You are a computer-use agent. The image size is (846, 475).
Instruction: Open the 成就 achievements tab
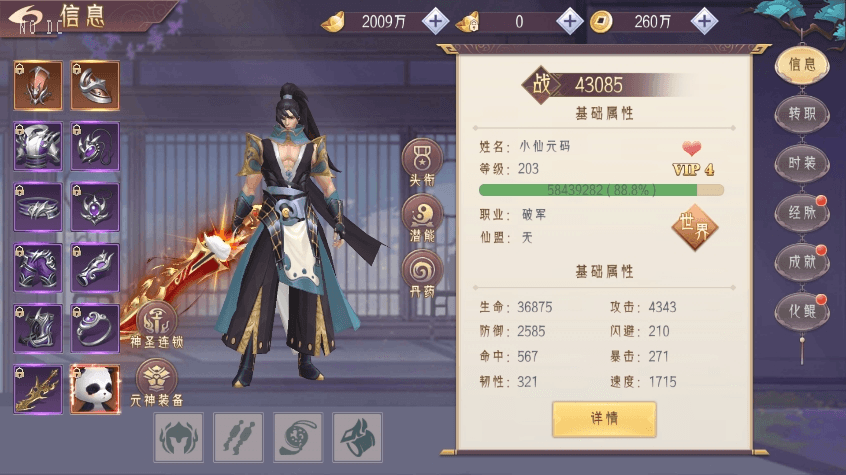point(802,261)
